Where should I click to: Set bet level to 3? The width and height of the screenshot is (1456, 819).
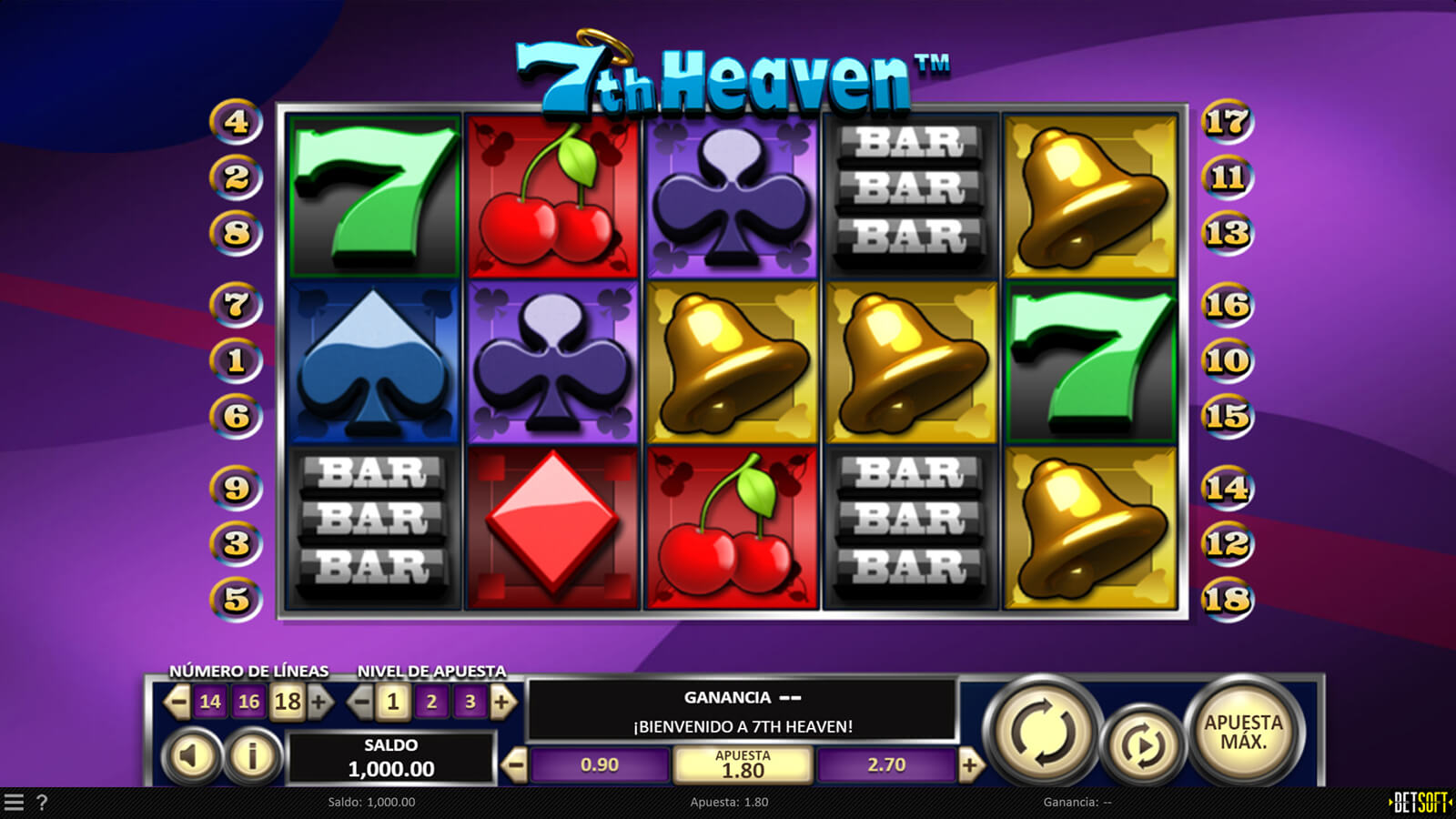point(470,702)
